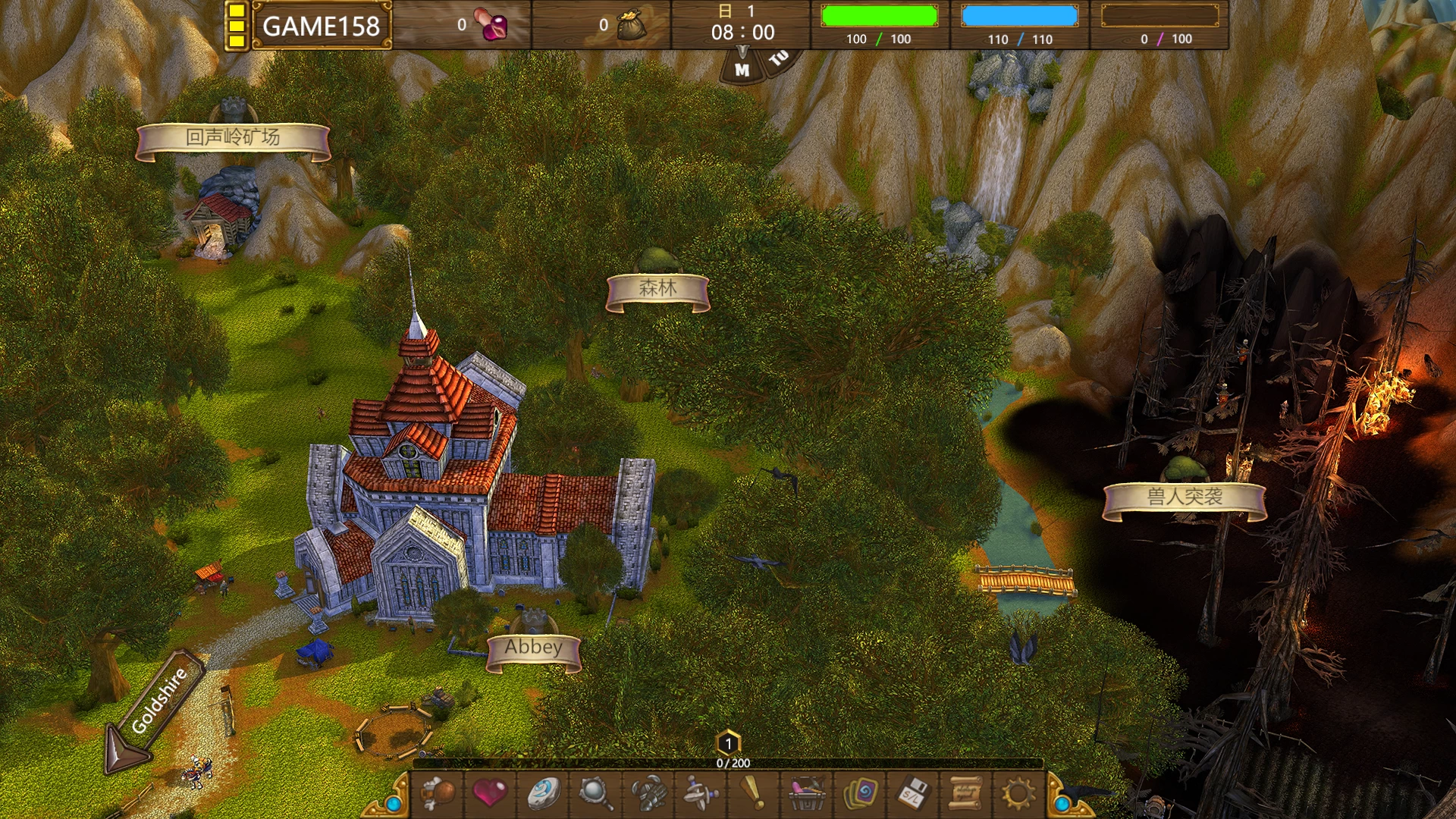
Task: Click the M tab under the clock
Action: pos(742,70)
